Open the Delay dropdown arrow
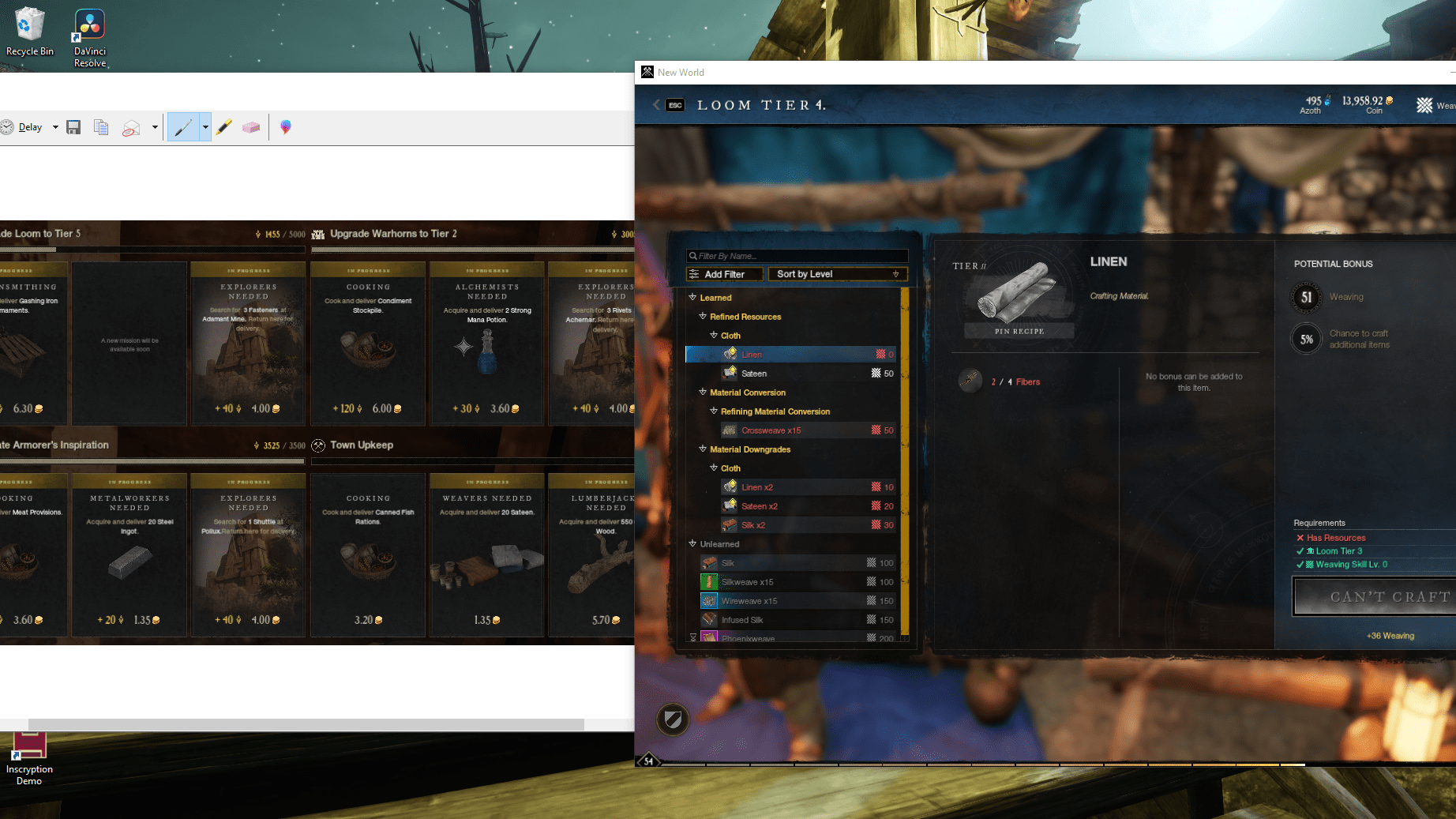The width and height of the screenshot is (1456, 819). coord(55,126)
